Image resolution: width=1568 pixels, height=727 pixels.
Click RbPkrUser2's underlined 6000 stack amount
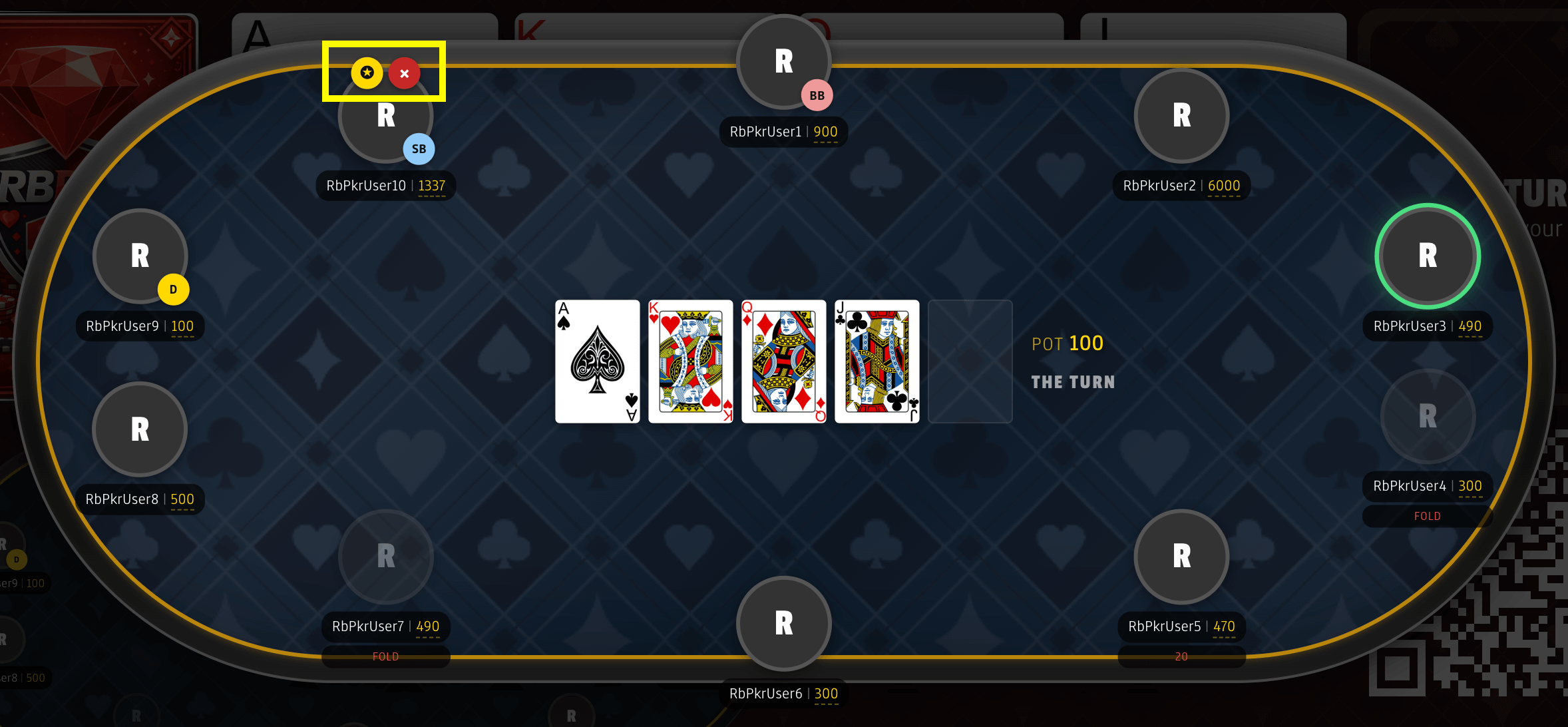1225,186
